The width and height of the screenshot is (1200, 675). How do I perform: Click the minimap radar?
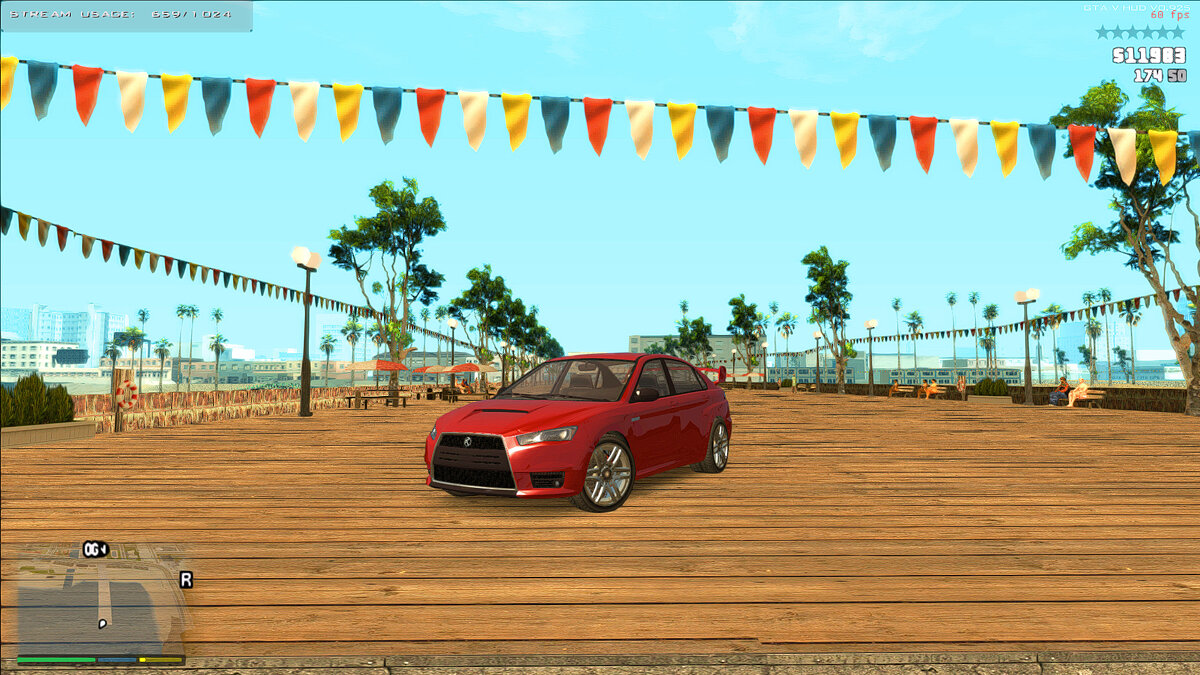click(x=100, y=600)
